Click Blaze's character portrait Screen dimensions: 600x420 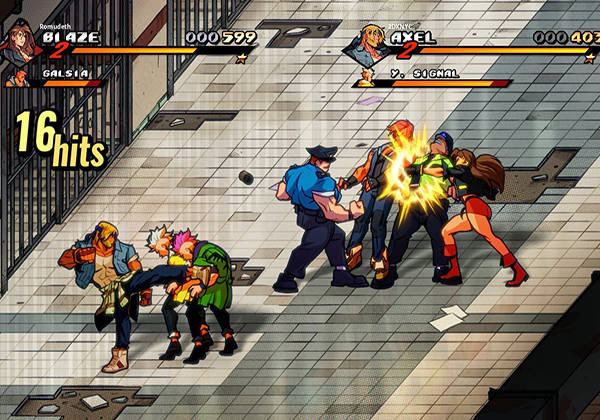pos(20,41)
